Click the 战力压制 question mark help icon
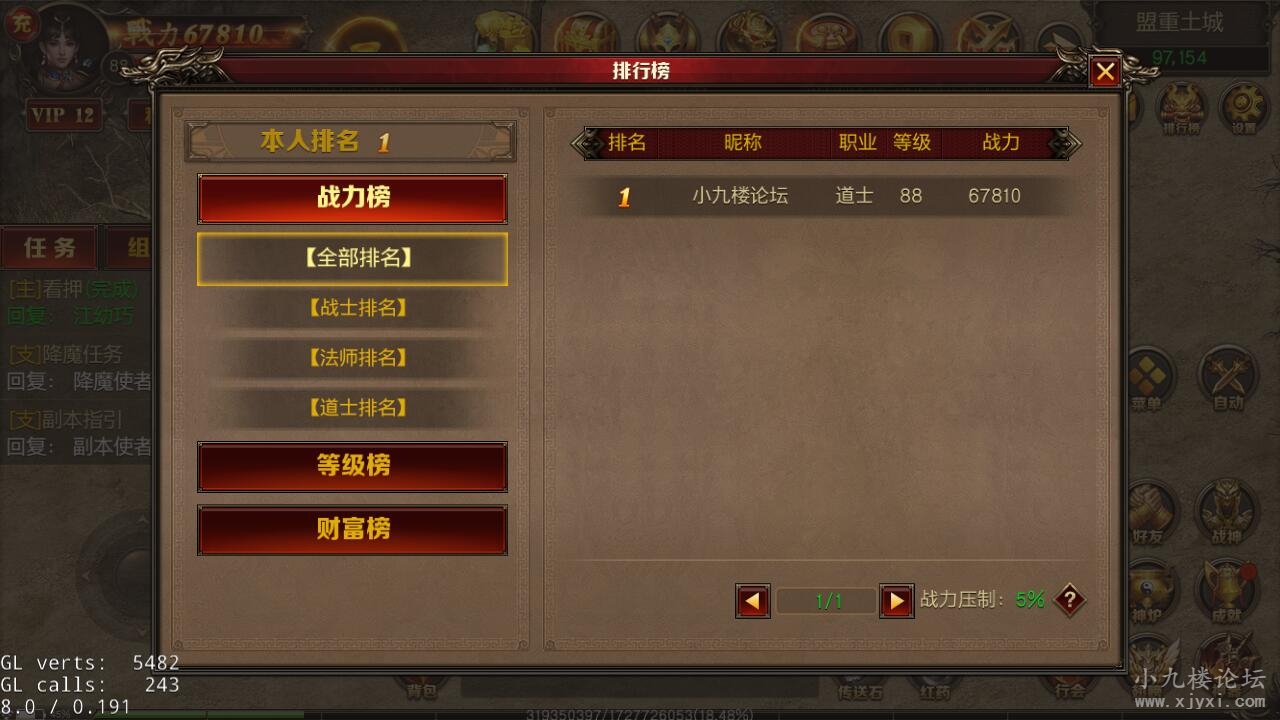This screenshot has width=1280, height=720. [x=1069, y=600]
